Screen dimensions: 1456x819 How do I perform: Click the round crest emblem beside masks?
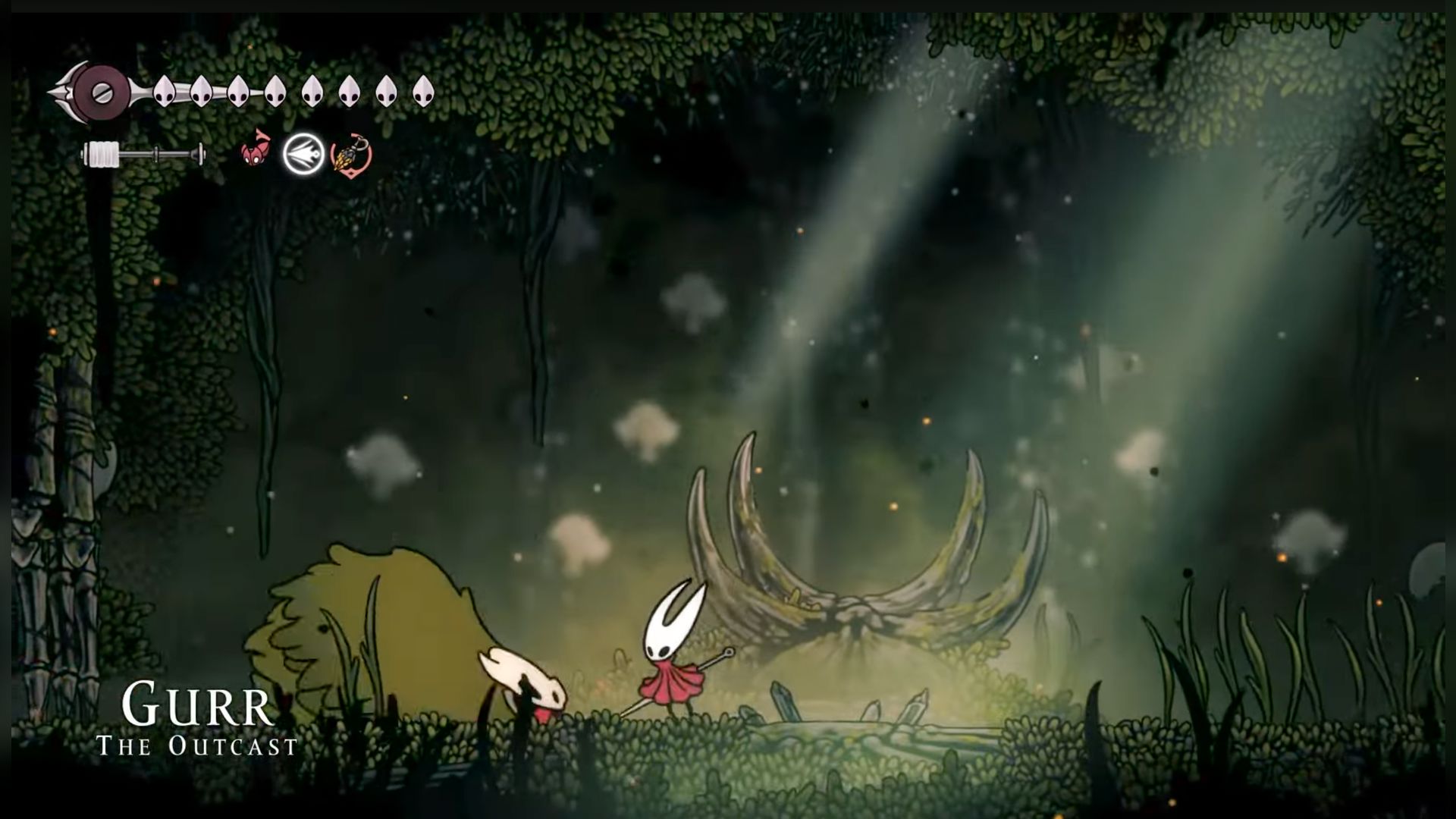click(x=100, y=93)
